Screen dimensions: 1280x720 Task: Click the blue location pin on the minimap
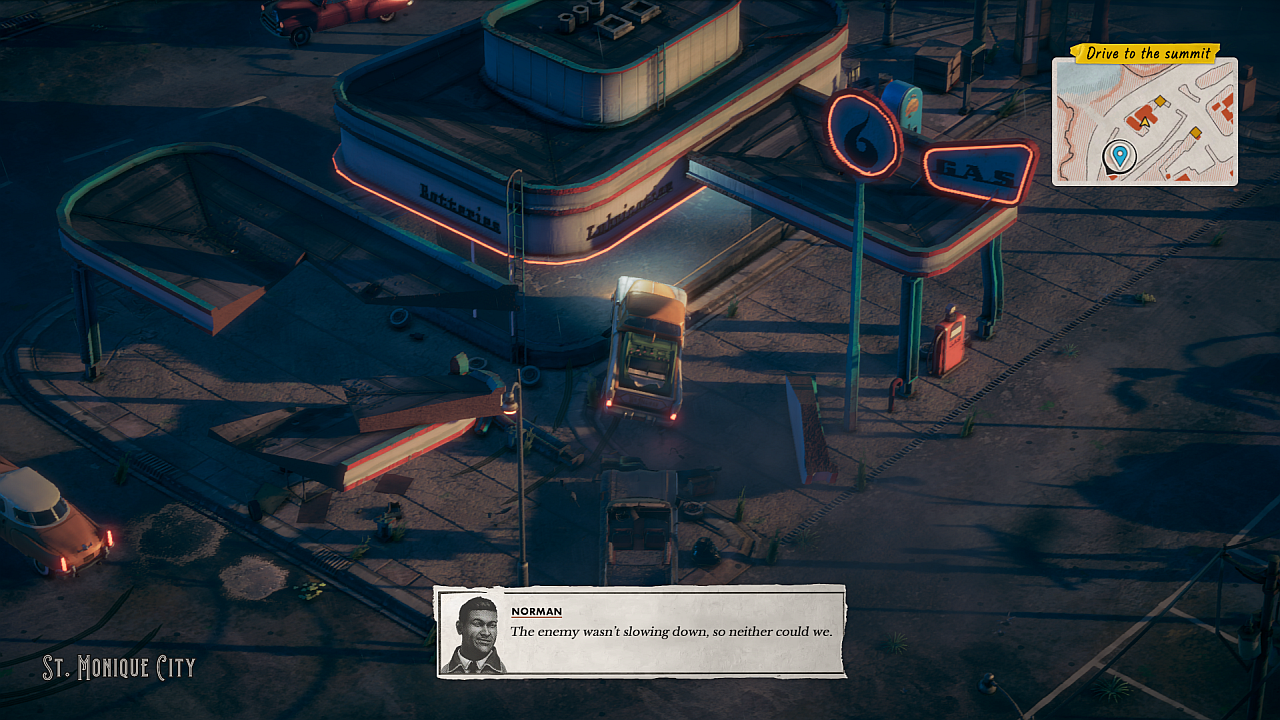1120,155
